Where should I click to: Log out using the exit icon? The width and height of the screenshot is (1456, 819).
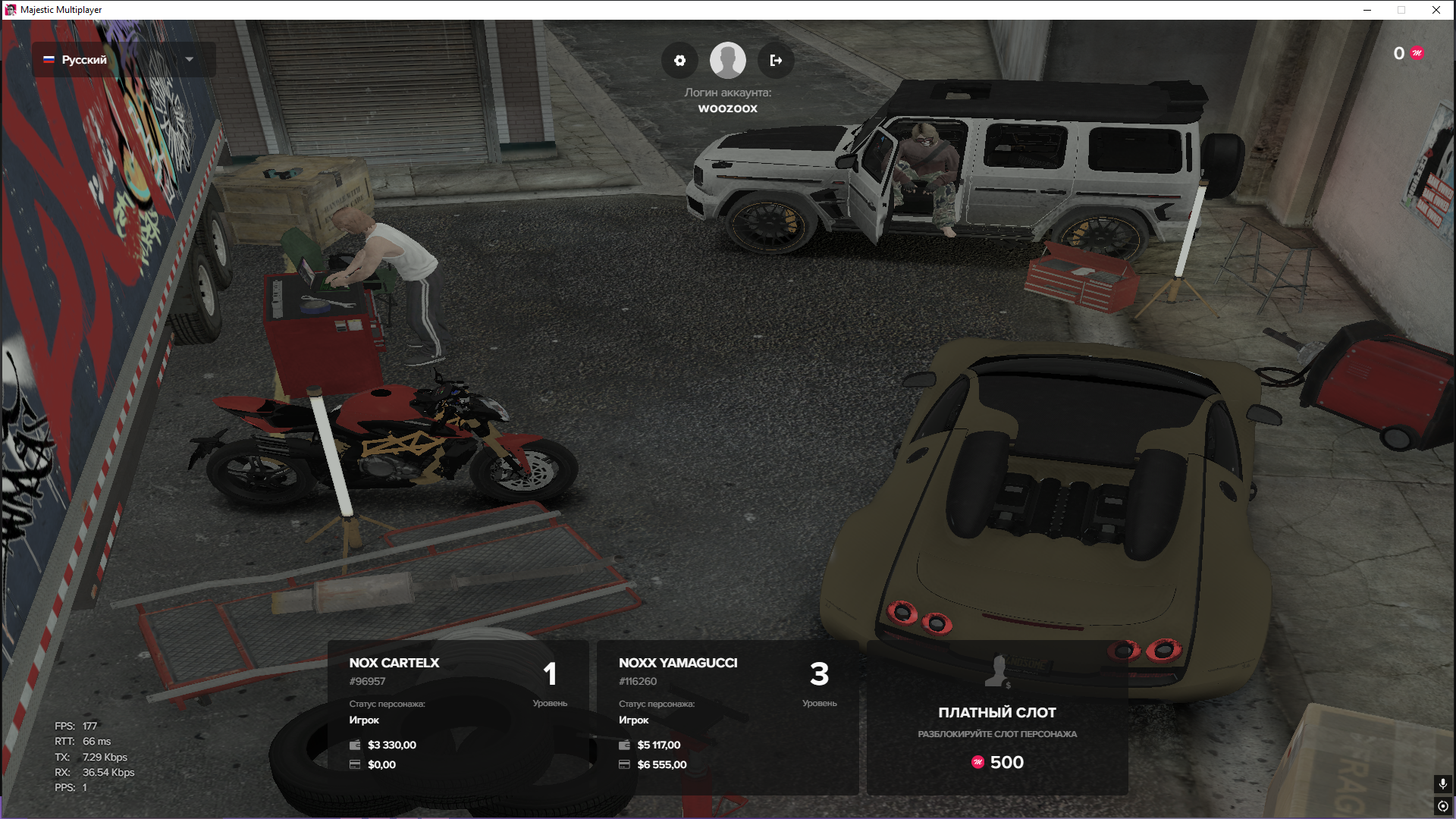776,61
